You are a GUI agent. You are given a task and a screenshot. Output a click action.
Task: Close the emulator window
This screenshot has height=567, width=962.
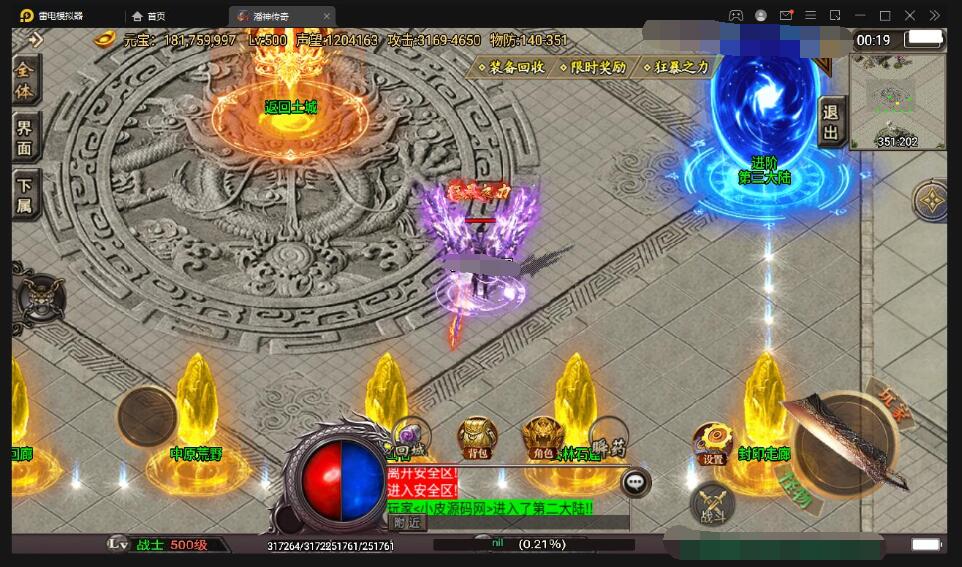tap(909, 16)
